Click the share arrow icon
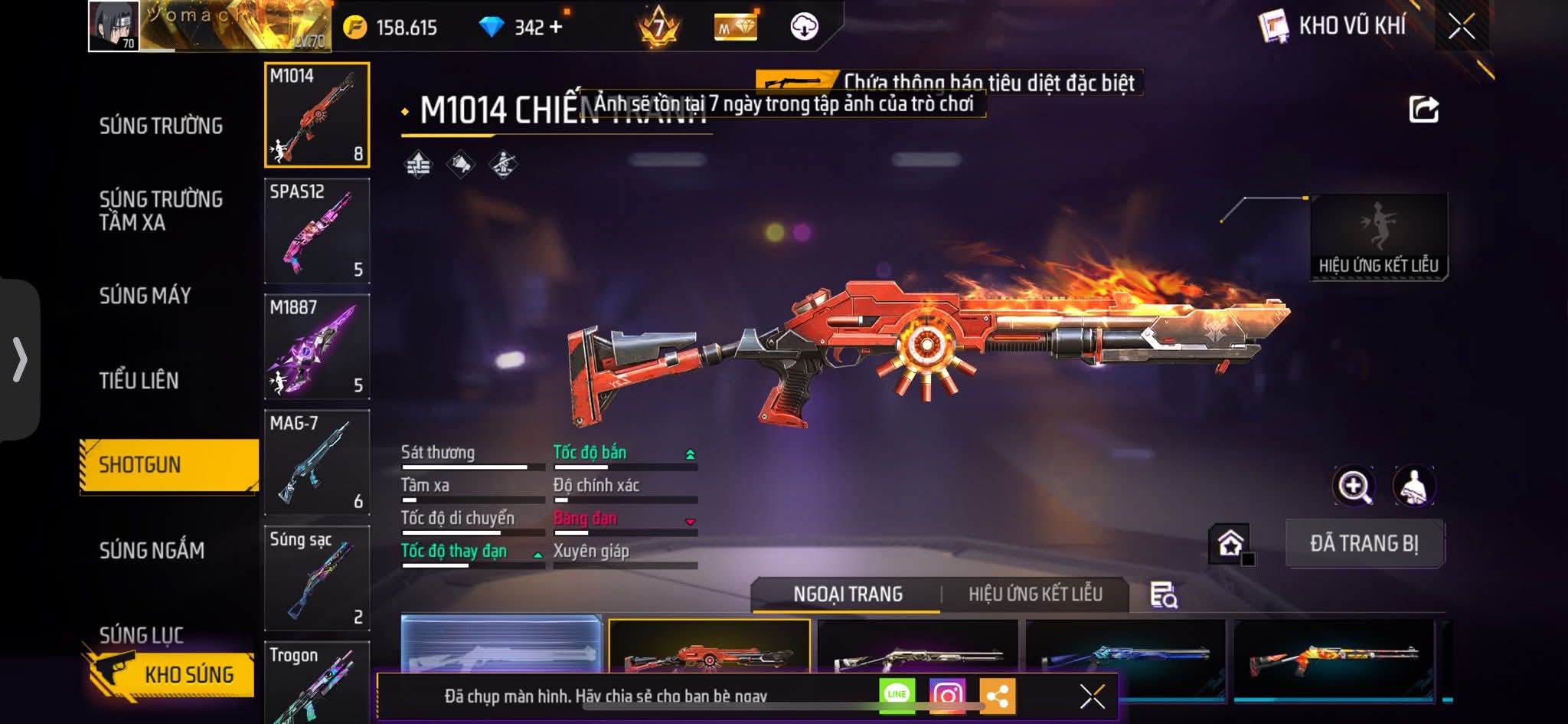This screenshot has width=1568, height=724. pyautogui.click(x=1423, y=110)
